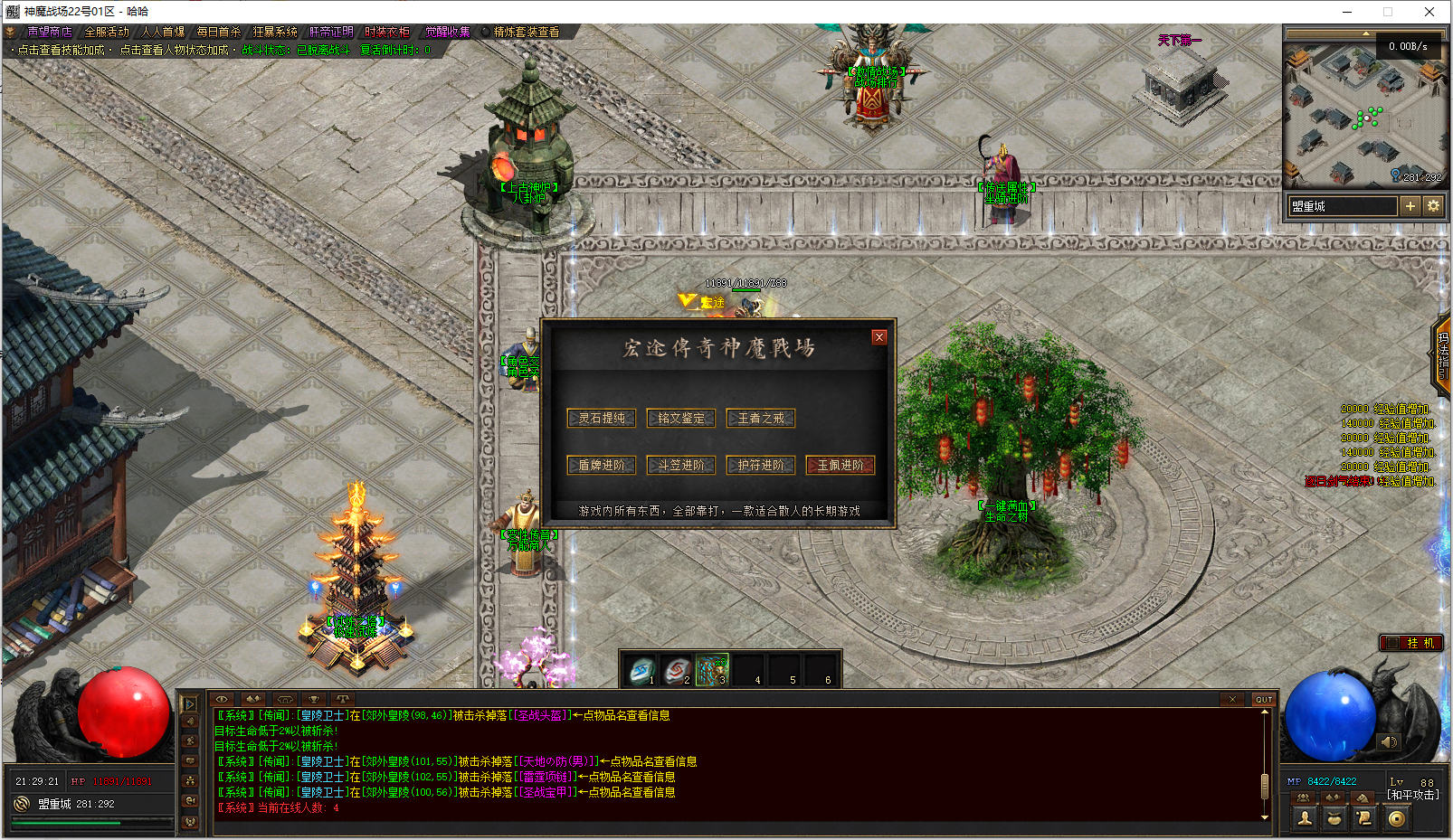Viewport: 1453px width, 840px height.
Task: Choose 铭文鉴定 in the dialog
Action: 681,418
